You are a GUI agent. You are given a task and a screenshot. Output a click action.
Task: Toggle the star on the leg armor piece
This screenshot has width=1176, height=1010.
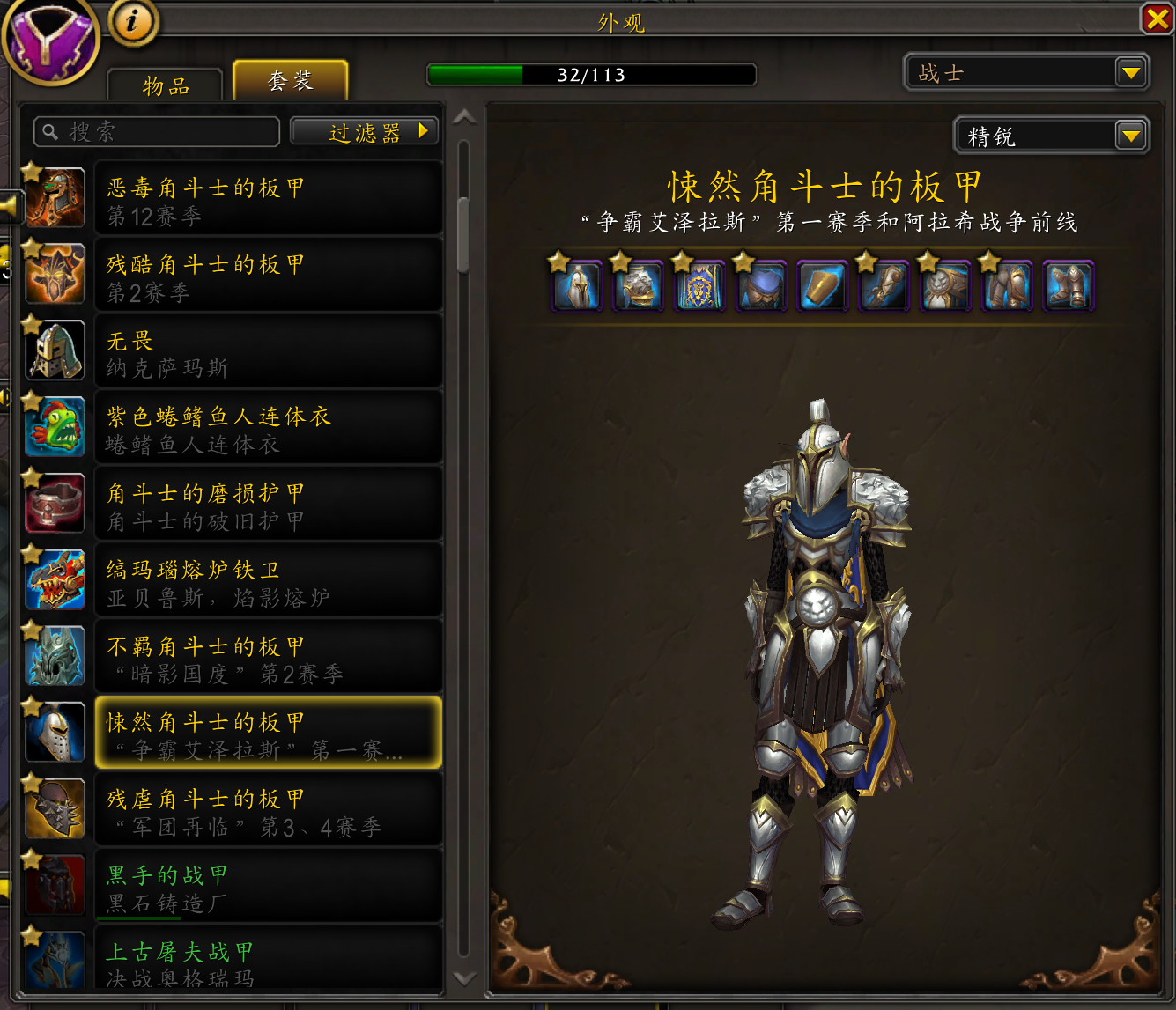point(989,262)
